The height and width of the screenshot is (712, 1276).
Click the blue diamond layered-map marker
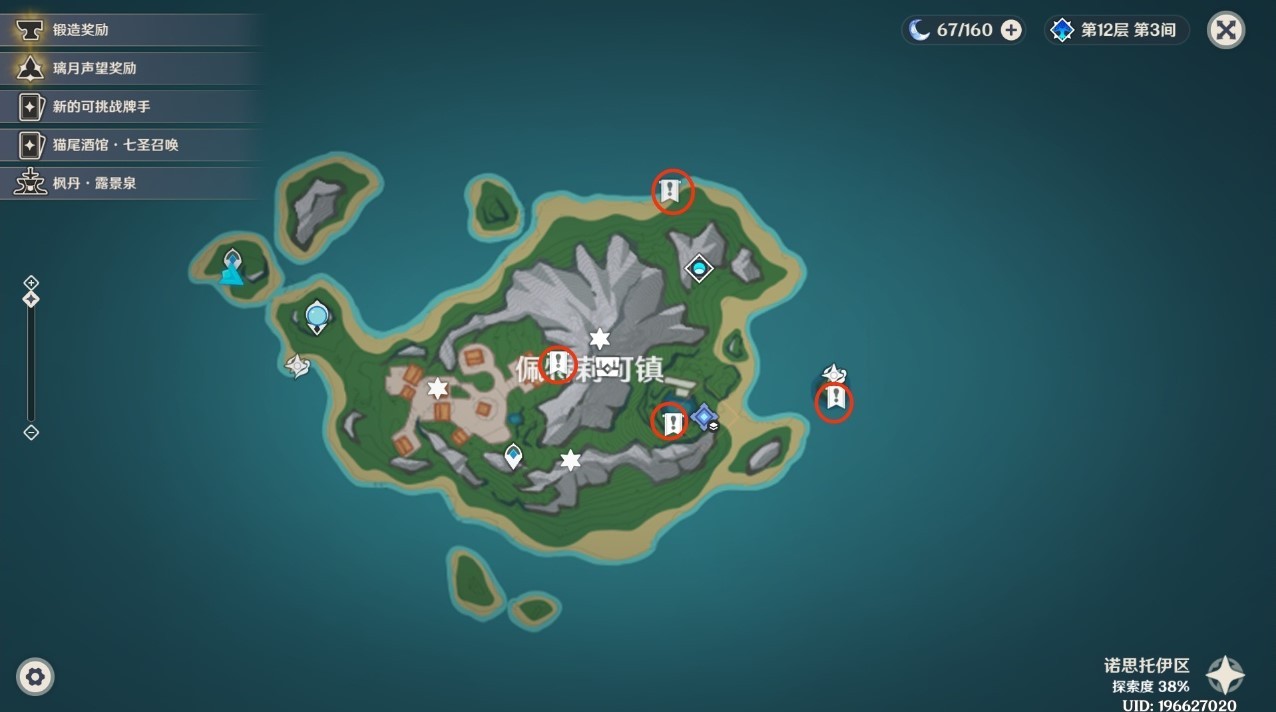click(x=705, y=416)
